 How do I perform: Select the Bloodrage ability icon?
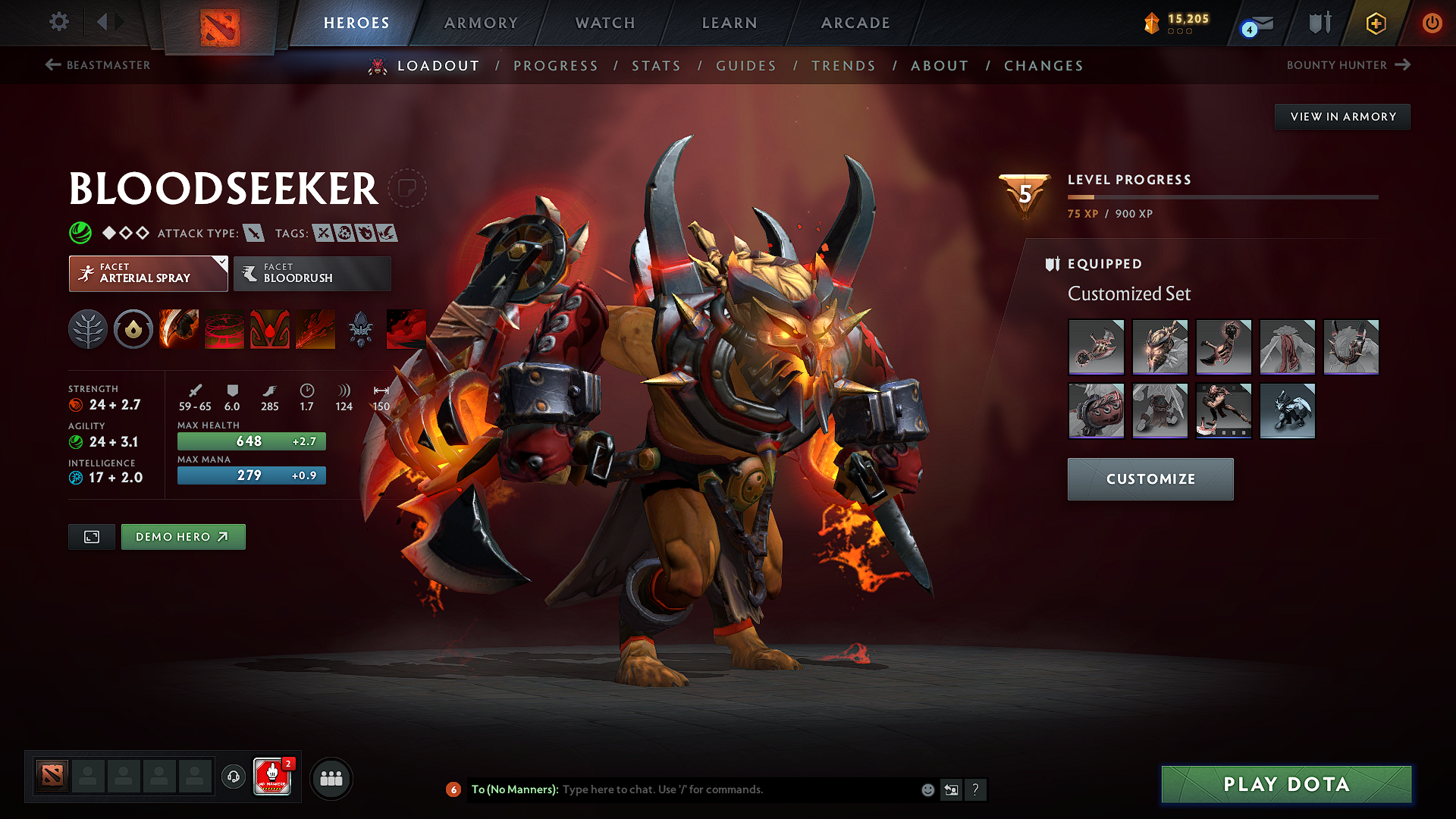[178, 328]
